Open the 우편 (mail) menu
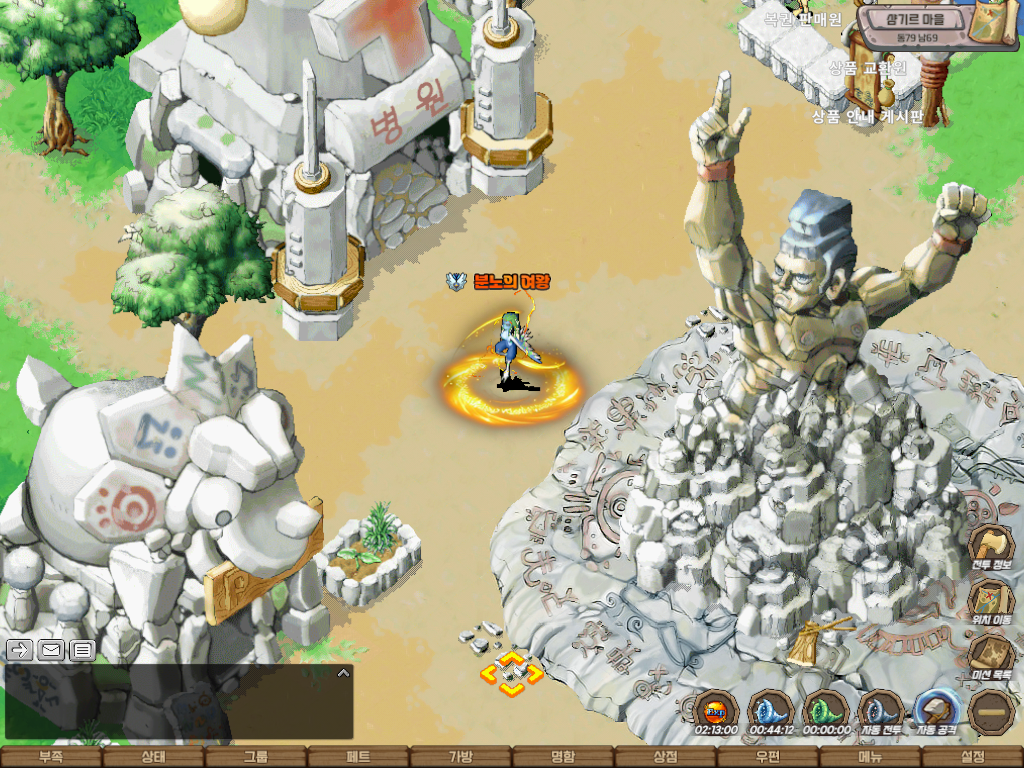 767,757
